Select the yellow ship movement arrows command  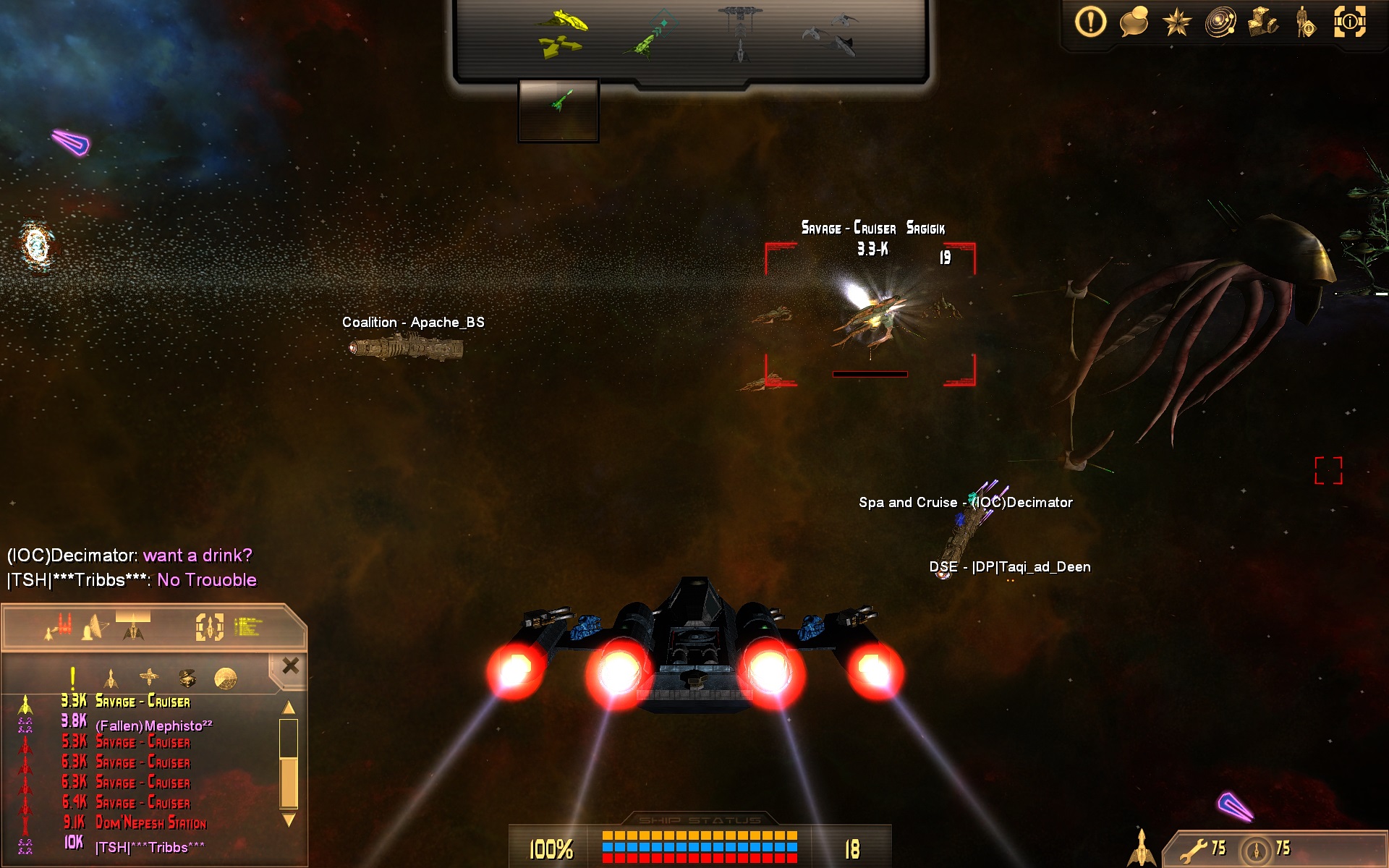pos(561,33)
